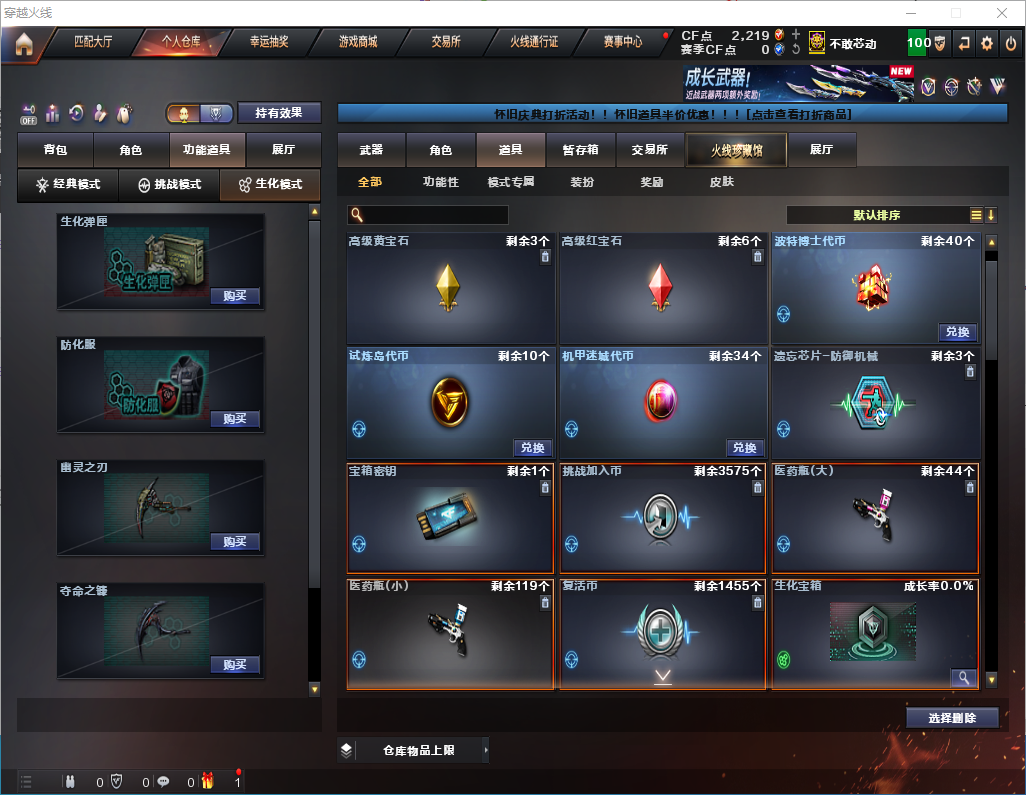Viewport: 1026px width, 795px height.
Task: Open the 赛事中心 tournament center
Action: click(x=622, y=42)
